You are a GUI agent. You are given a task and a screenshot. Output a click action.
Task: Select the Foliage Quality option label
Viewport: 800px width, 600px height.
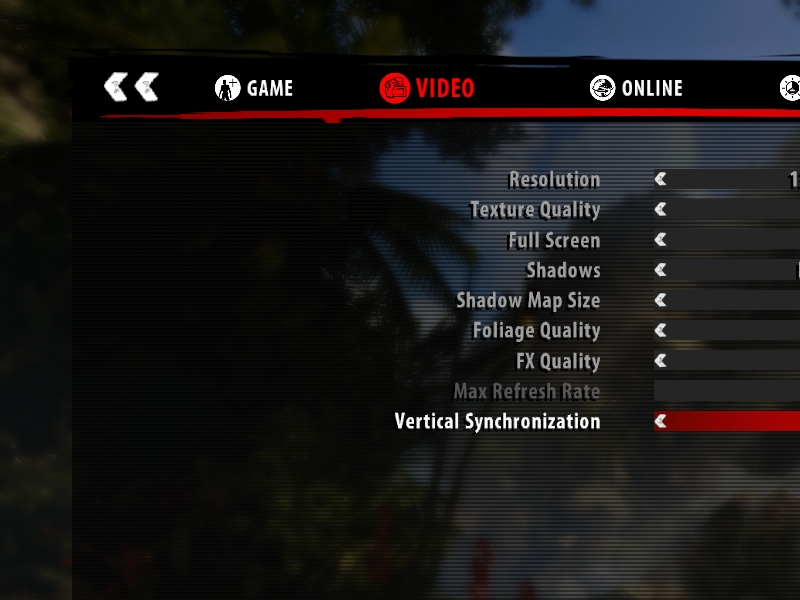536,330
